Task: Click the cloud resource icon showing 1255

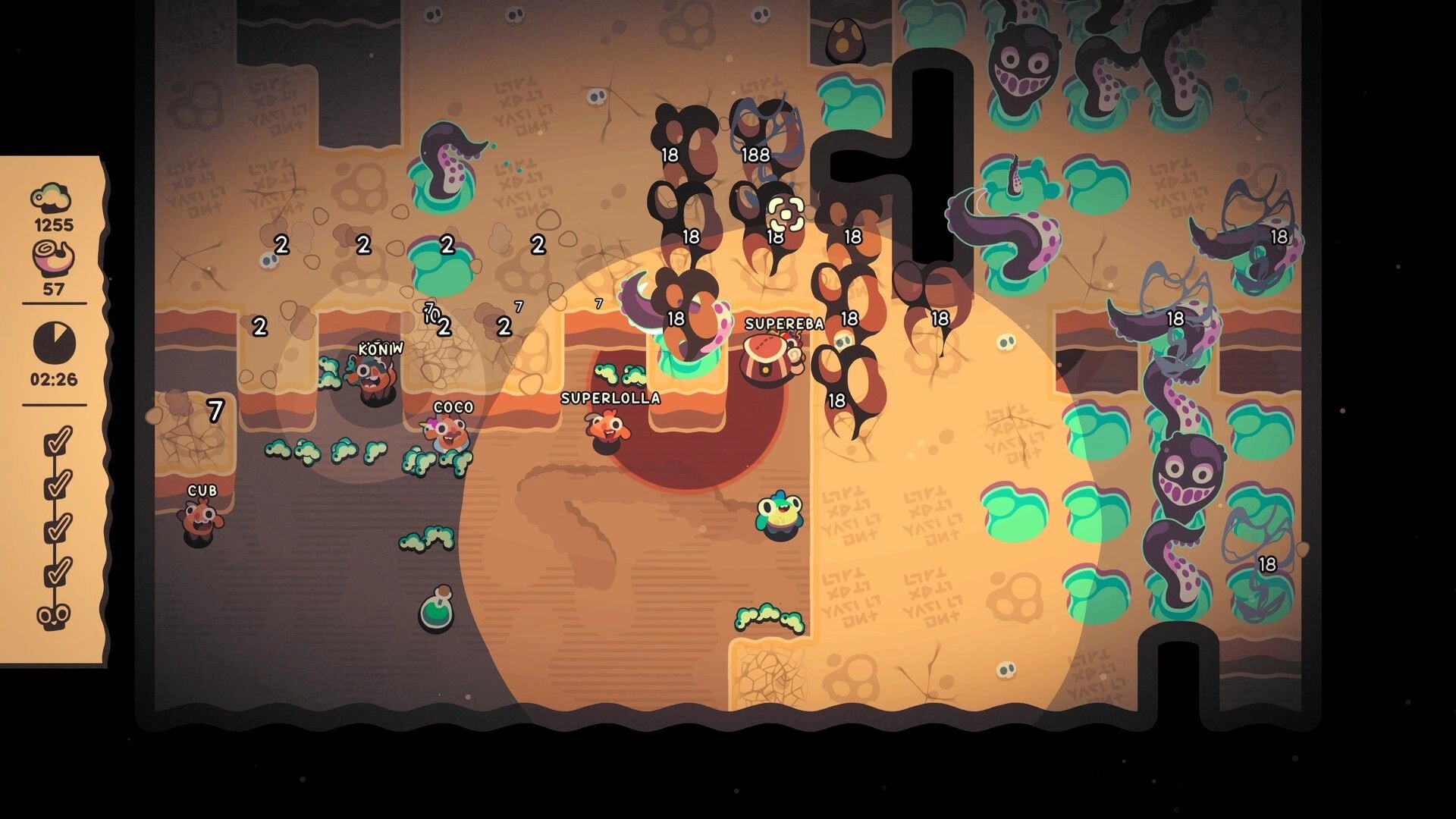Action: (52, 196)
